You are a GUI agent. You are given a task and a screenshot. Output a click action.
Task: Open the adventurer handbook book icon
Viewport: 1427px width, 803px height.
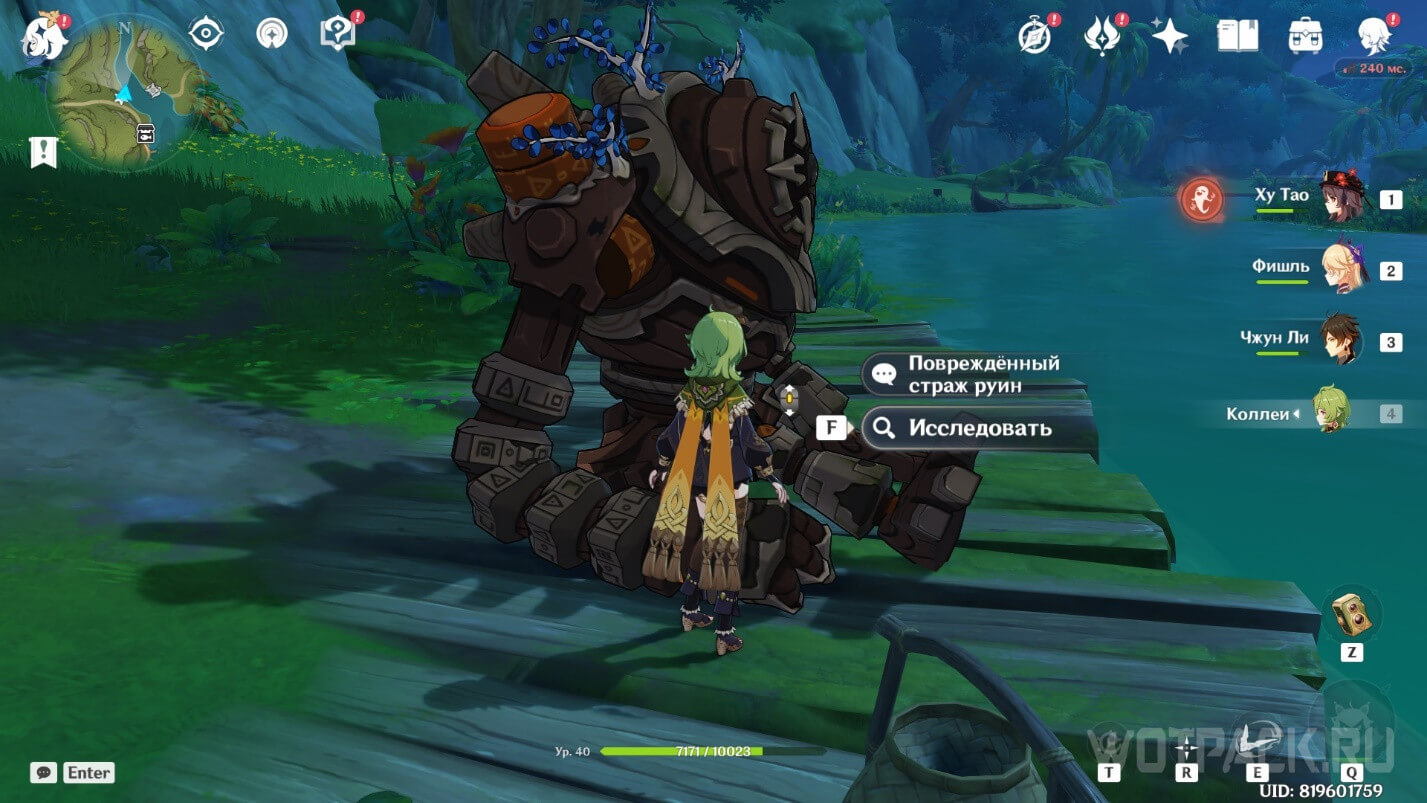1237,36
